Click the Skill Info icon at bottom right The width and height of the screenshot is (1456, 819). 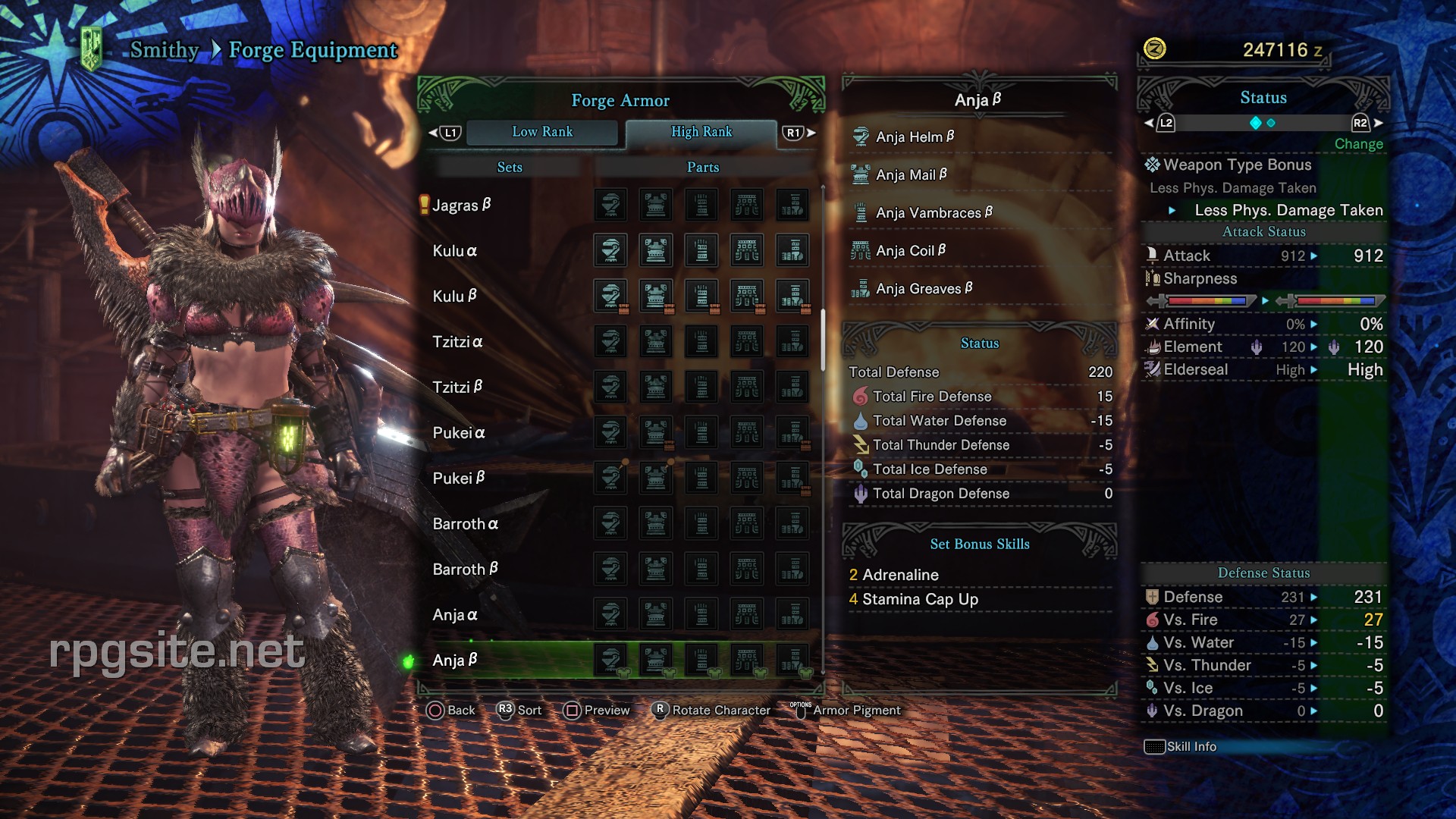(x=1155, y=746)
